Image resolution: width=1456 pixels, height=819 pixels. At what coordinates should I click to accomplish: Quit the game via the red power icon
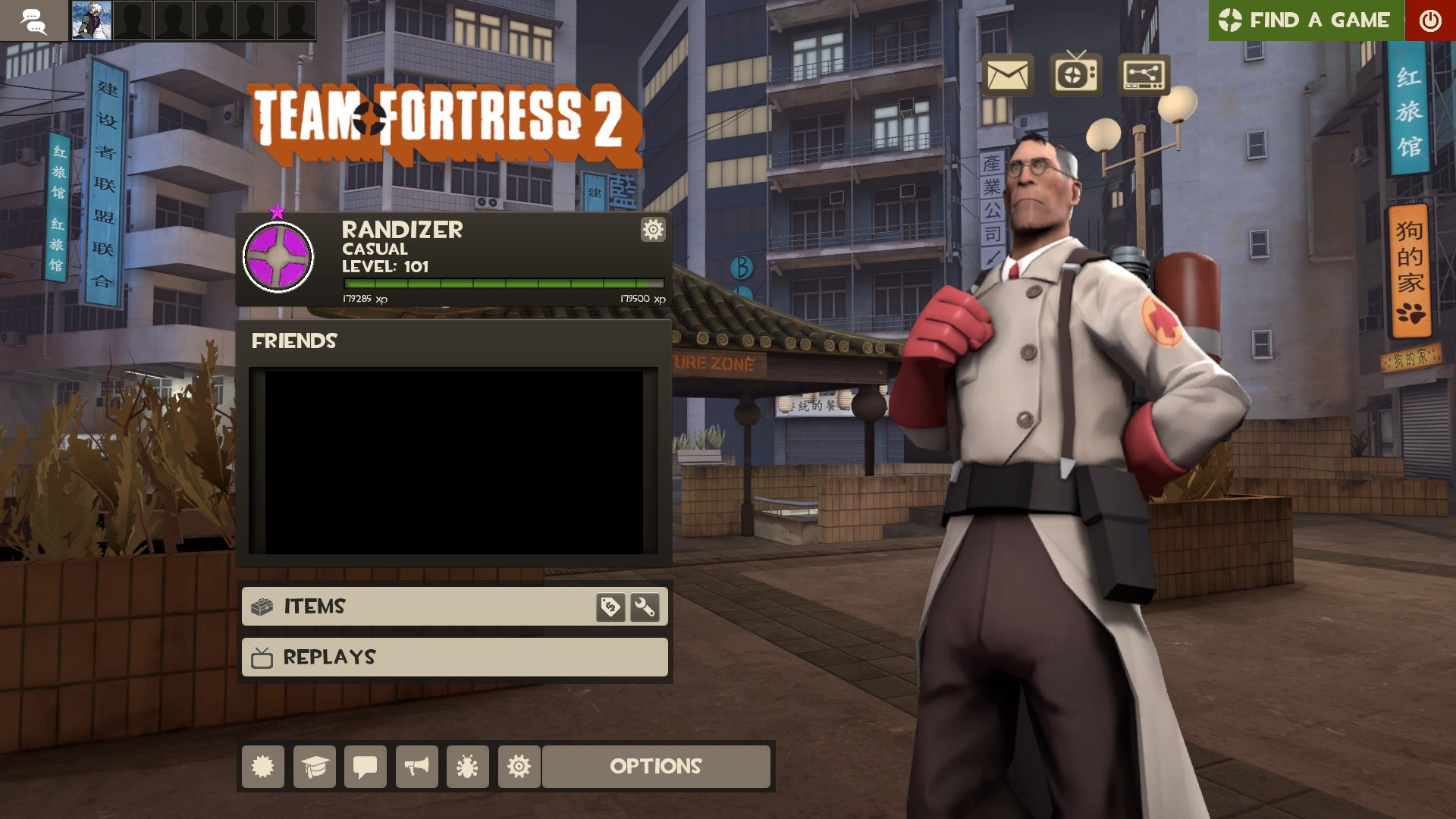(x=1430, y=20)
